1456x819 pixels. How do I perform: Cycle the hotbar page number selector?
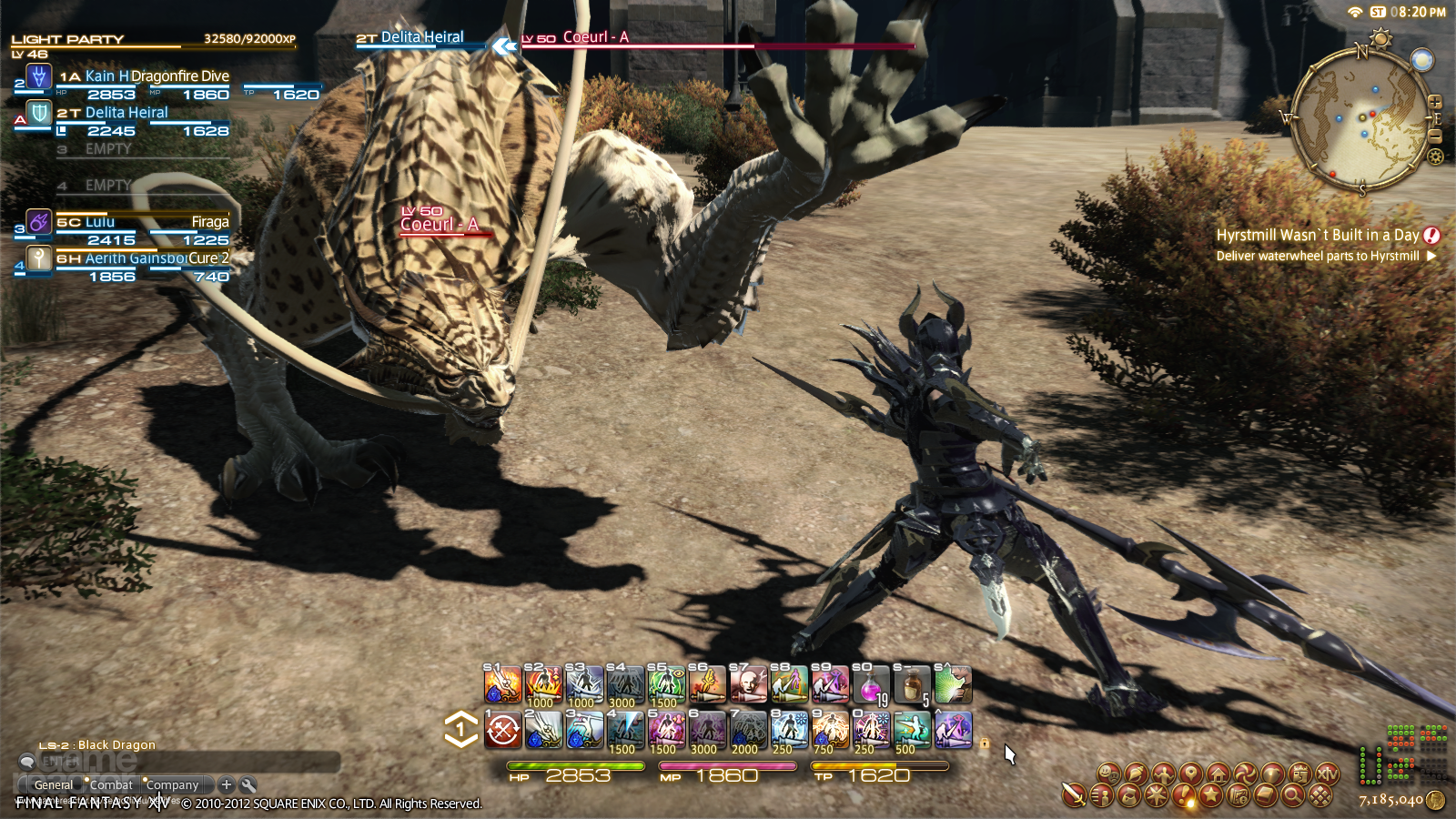[460, 729]
